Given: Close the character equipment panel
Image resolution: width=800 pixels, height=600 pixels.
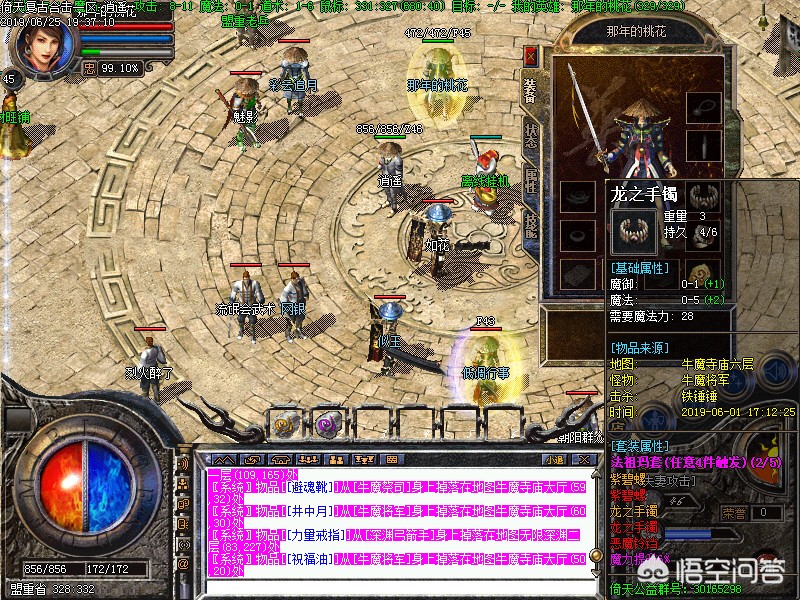Looking at the screenshot, I should coord(530,55).
